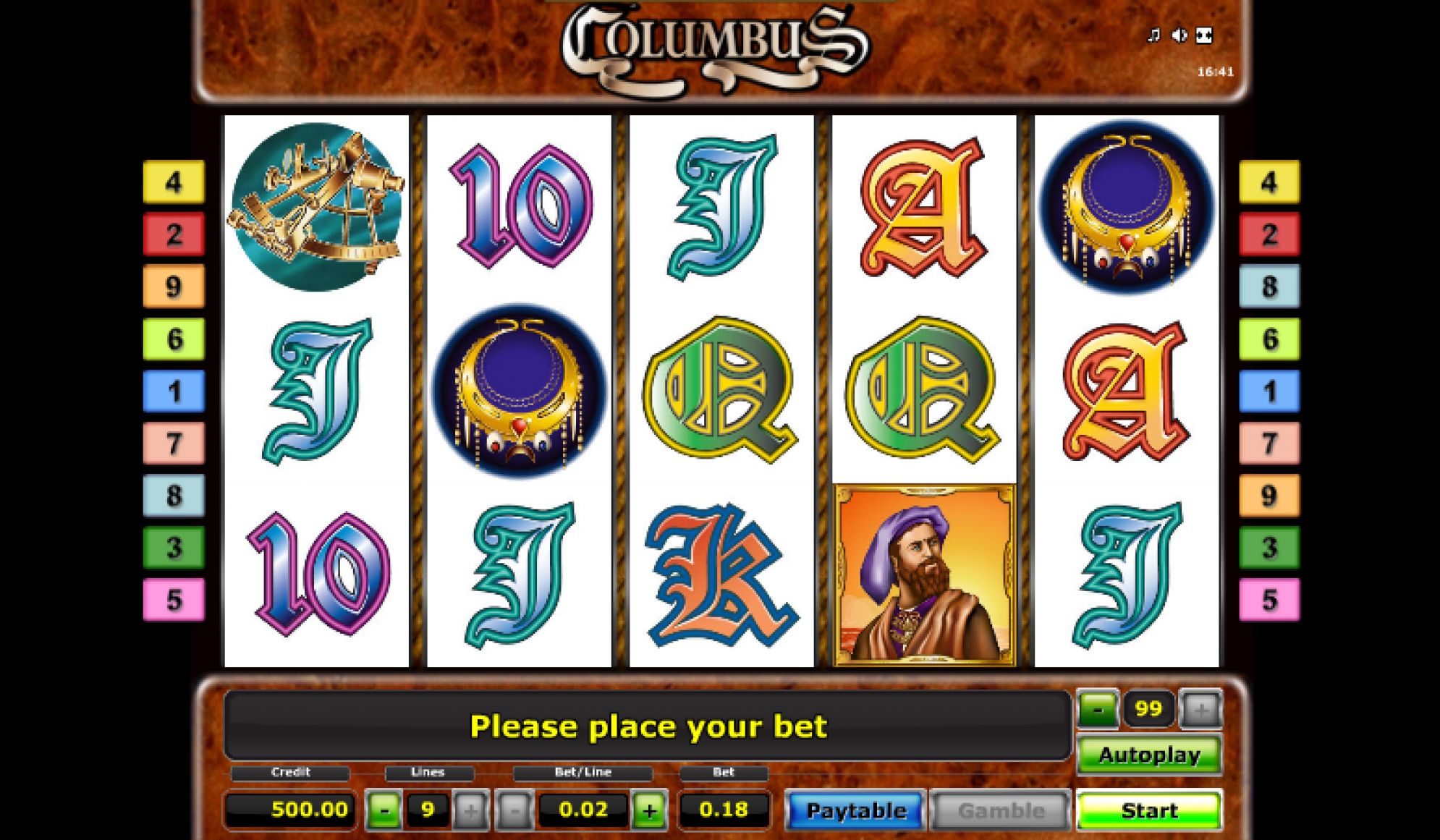
Task: Open the Paytable
Action: click(855, 810)
